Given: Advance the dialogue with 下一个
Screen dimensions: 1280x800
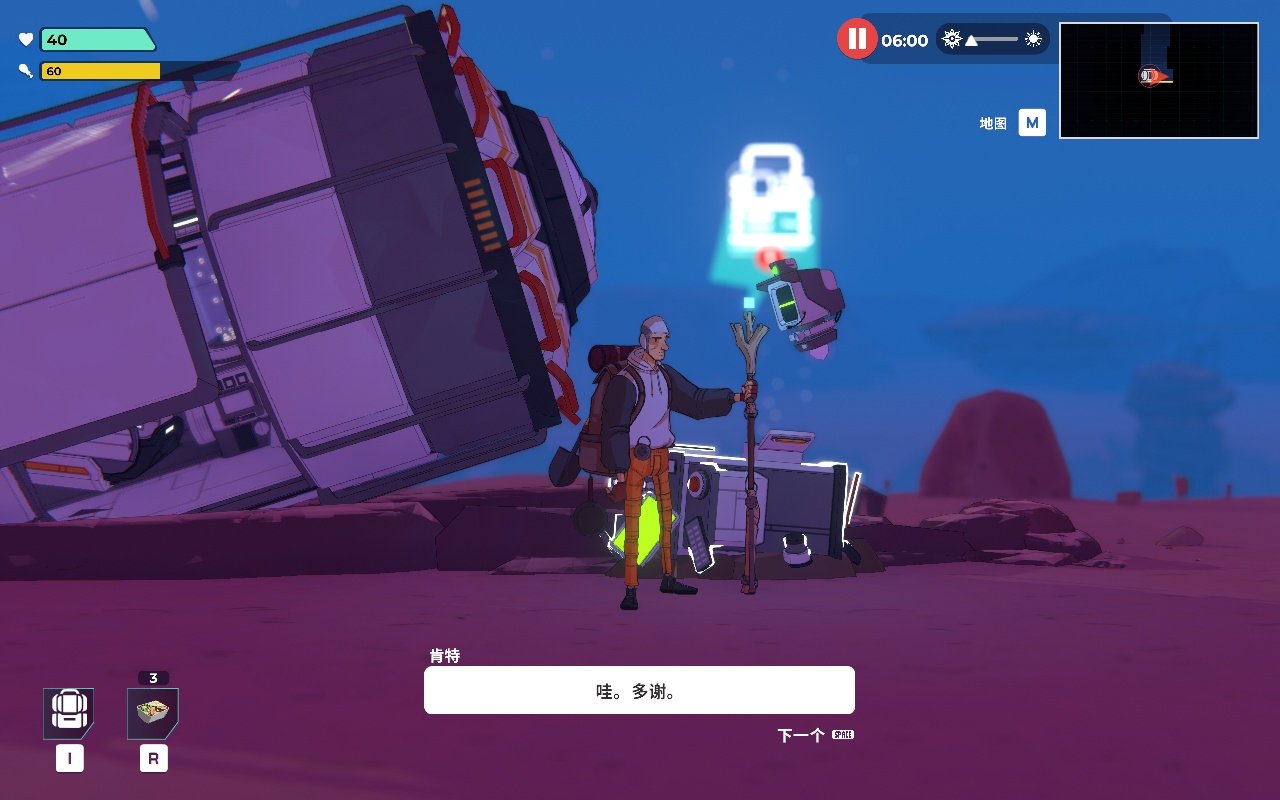Looking at the screenshot, I should [x=815, y=736].
